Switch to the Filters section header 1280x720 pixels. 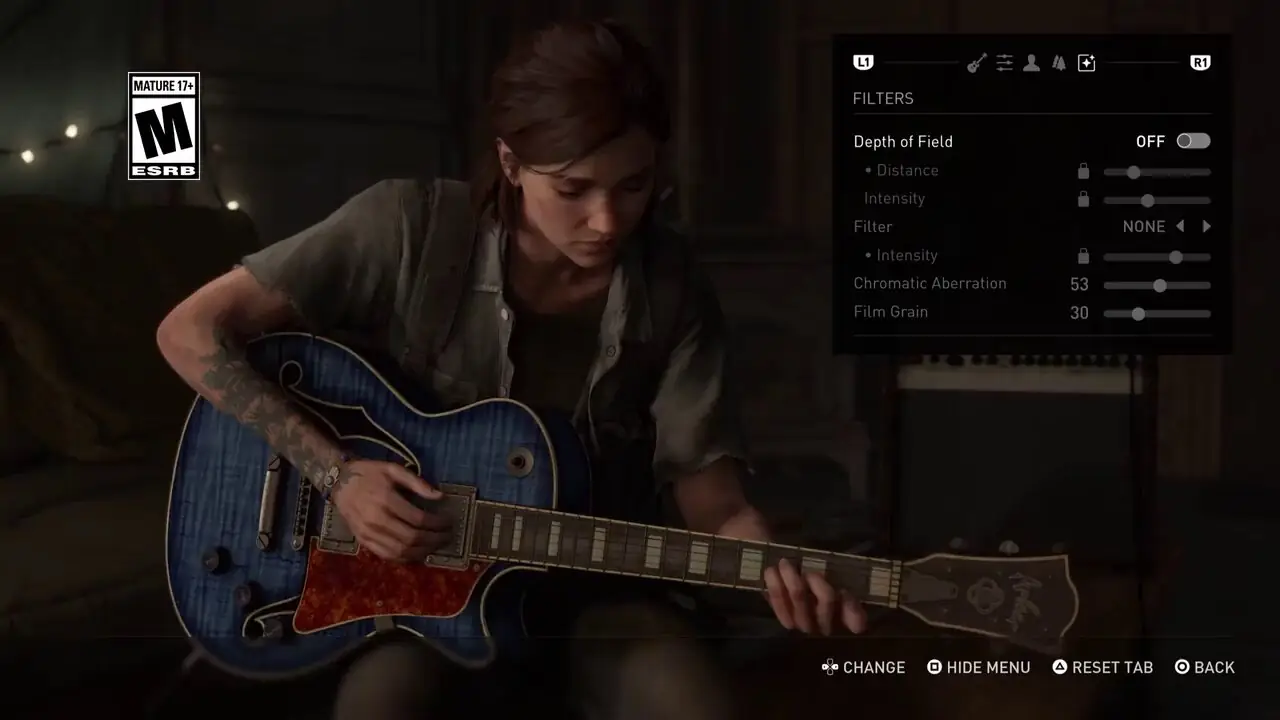pos(883,98)
